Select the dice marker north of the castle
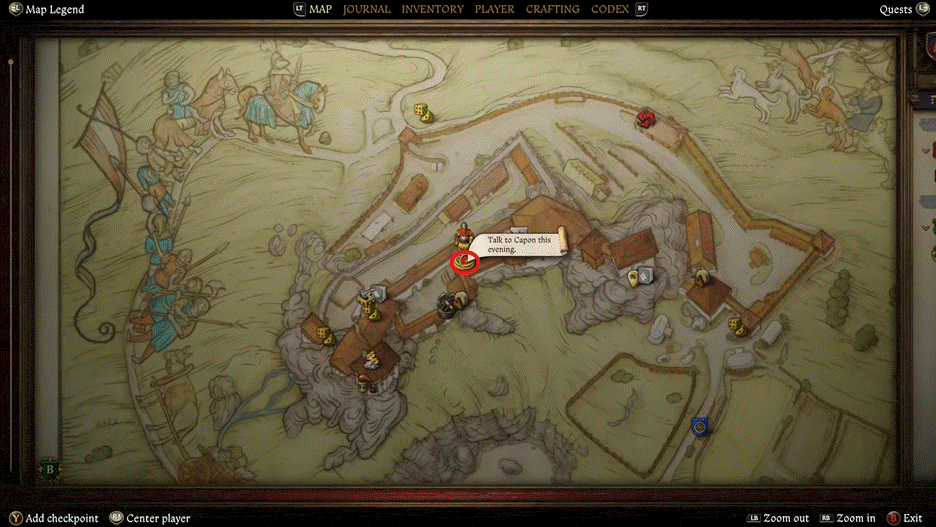936x527 pixels. (423, 113)
